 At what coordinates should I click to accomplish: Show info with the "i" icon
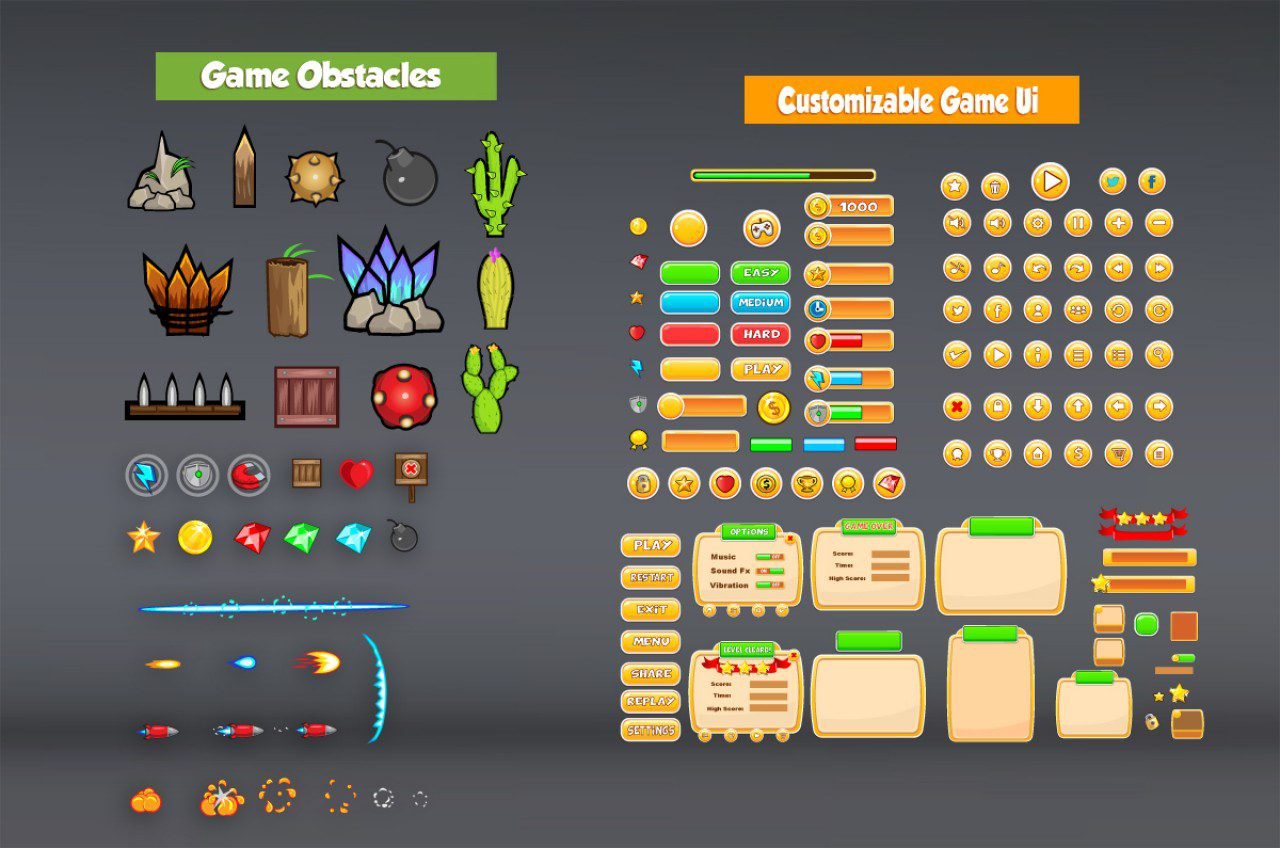point(1037,354)
